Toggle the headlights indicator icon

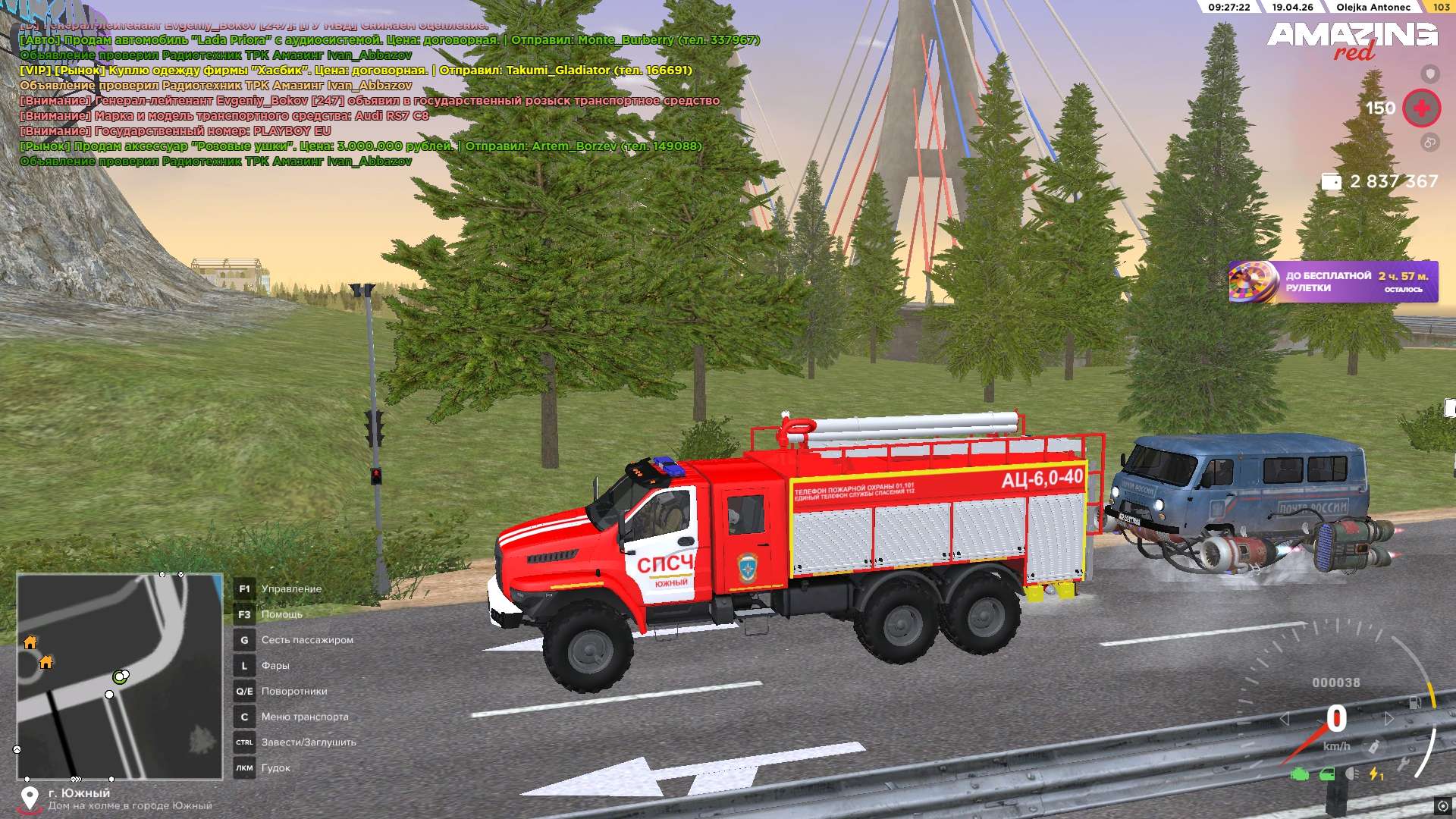pyautogui.click(x=1351, y=774)
